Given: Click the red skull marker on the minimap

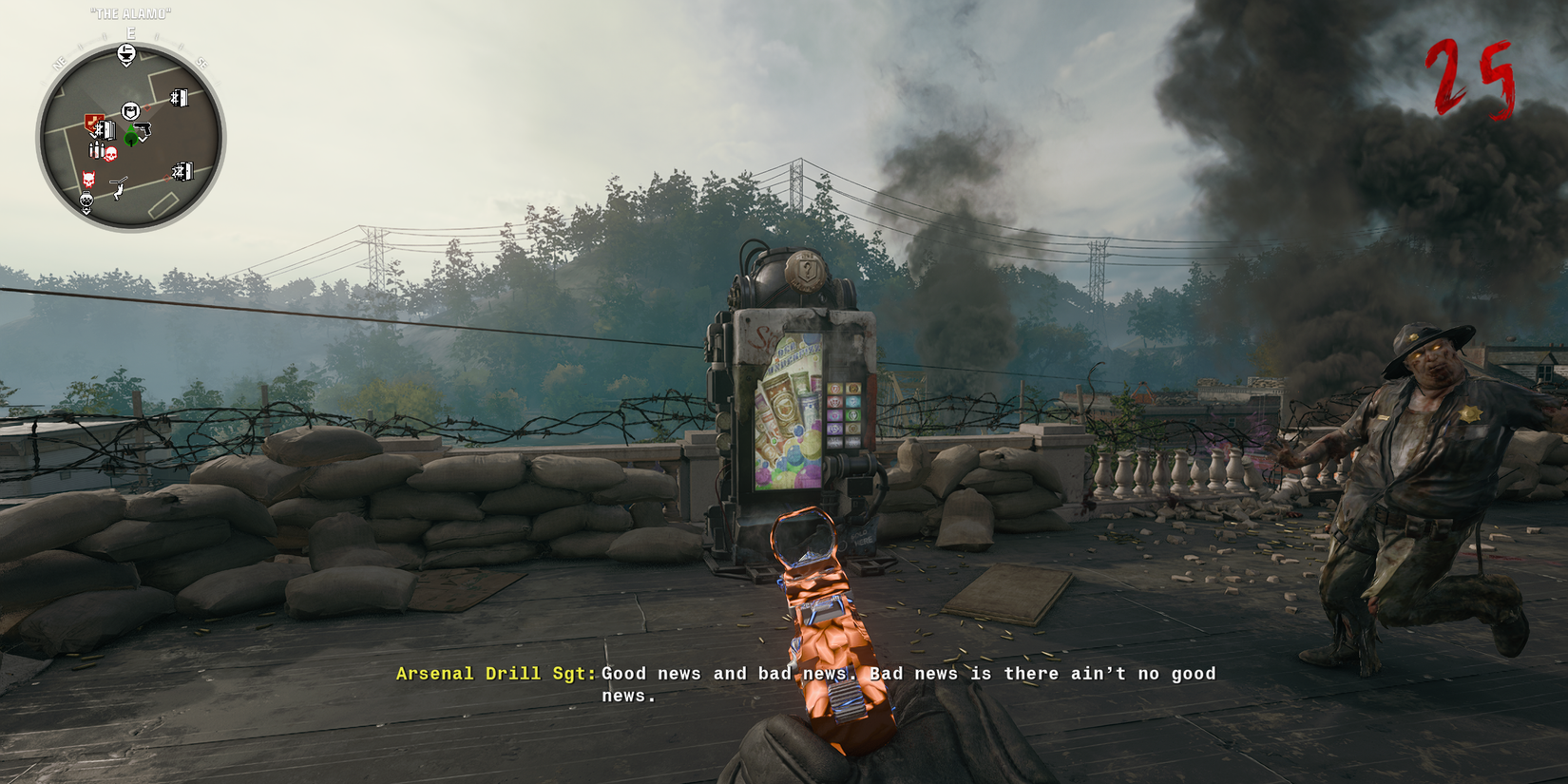Looking at the screenshot, I should (x=111, y=155).
